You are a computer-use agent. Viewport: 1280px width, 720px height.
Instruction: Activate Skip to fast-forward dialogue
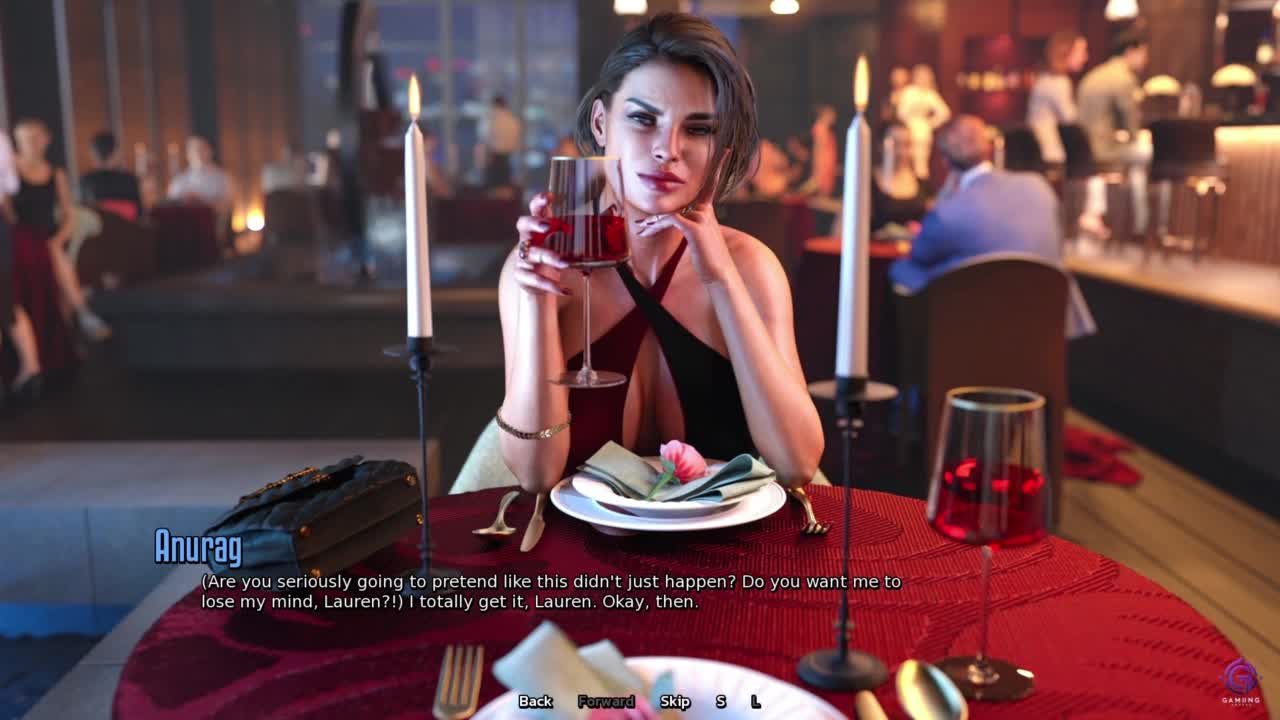point(675,701)
